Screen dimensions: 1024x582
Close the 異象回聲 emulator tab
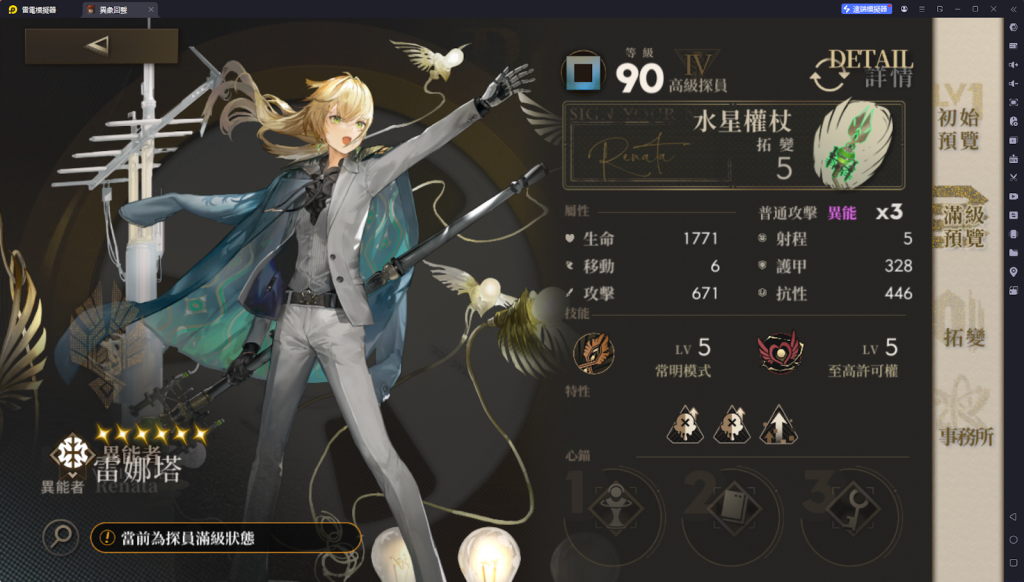(151, 9)
